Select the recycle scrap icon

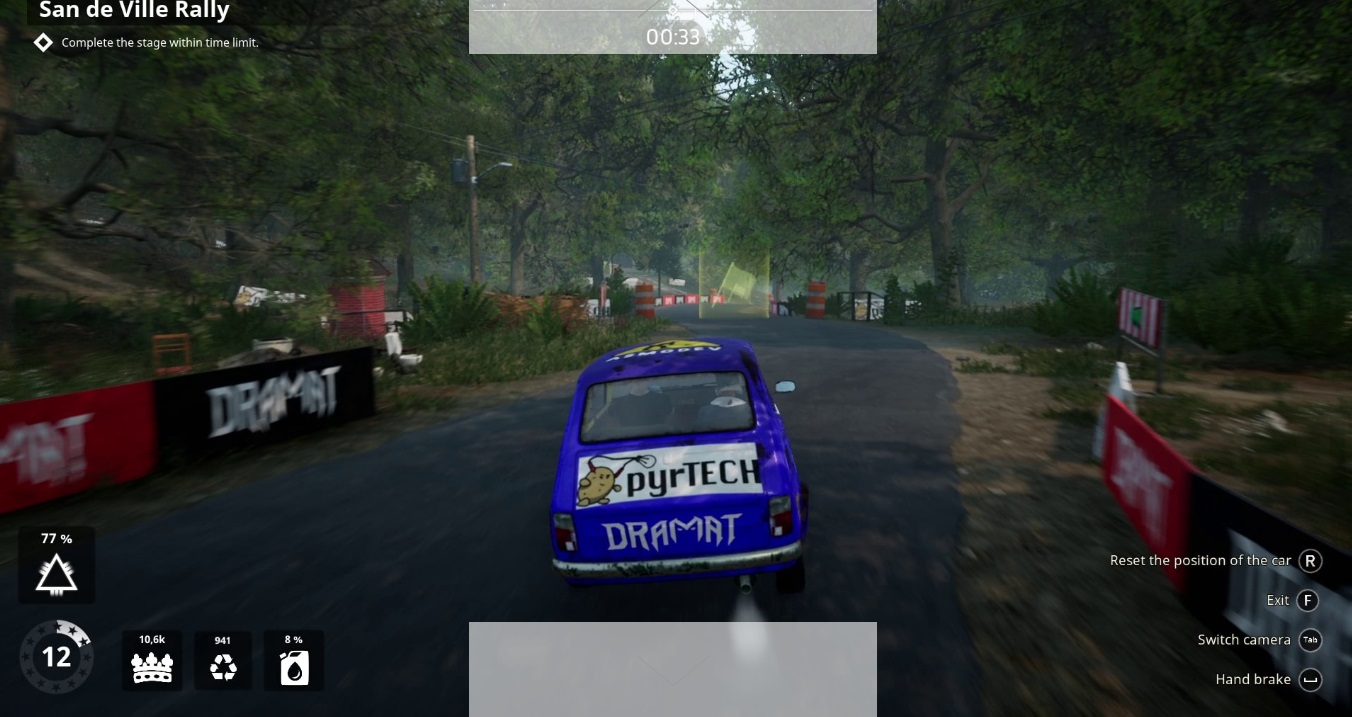[223, 667]
